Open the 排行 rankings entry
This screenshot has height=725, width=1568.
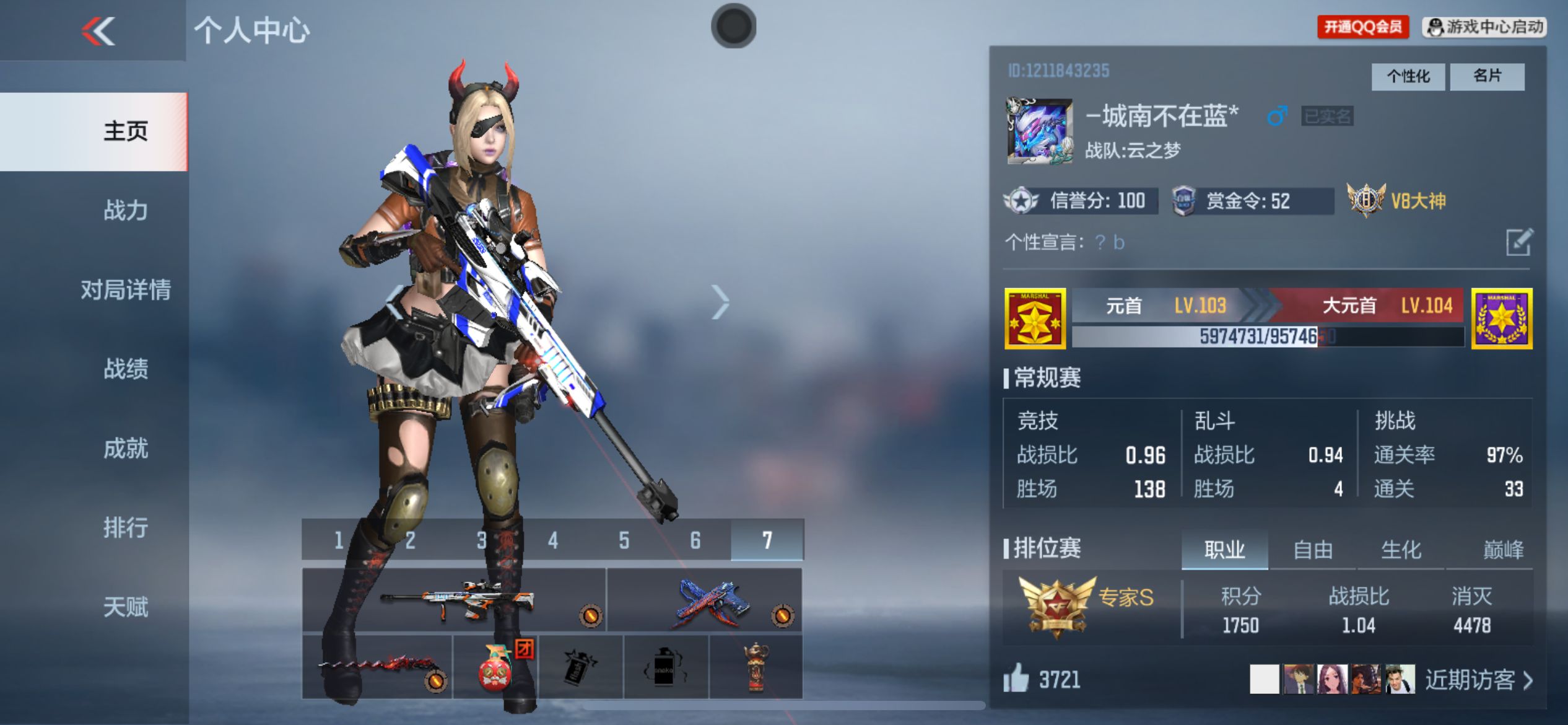126,528
